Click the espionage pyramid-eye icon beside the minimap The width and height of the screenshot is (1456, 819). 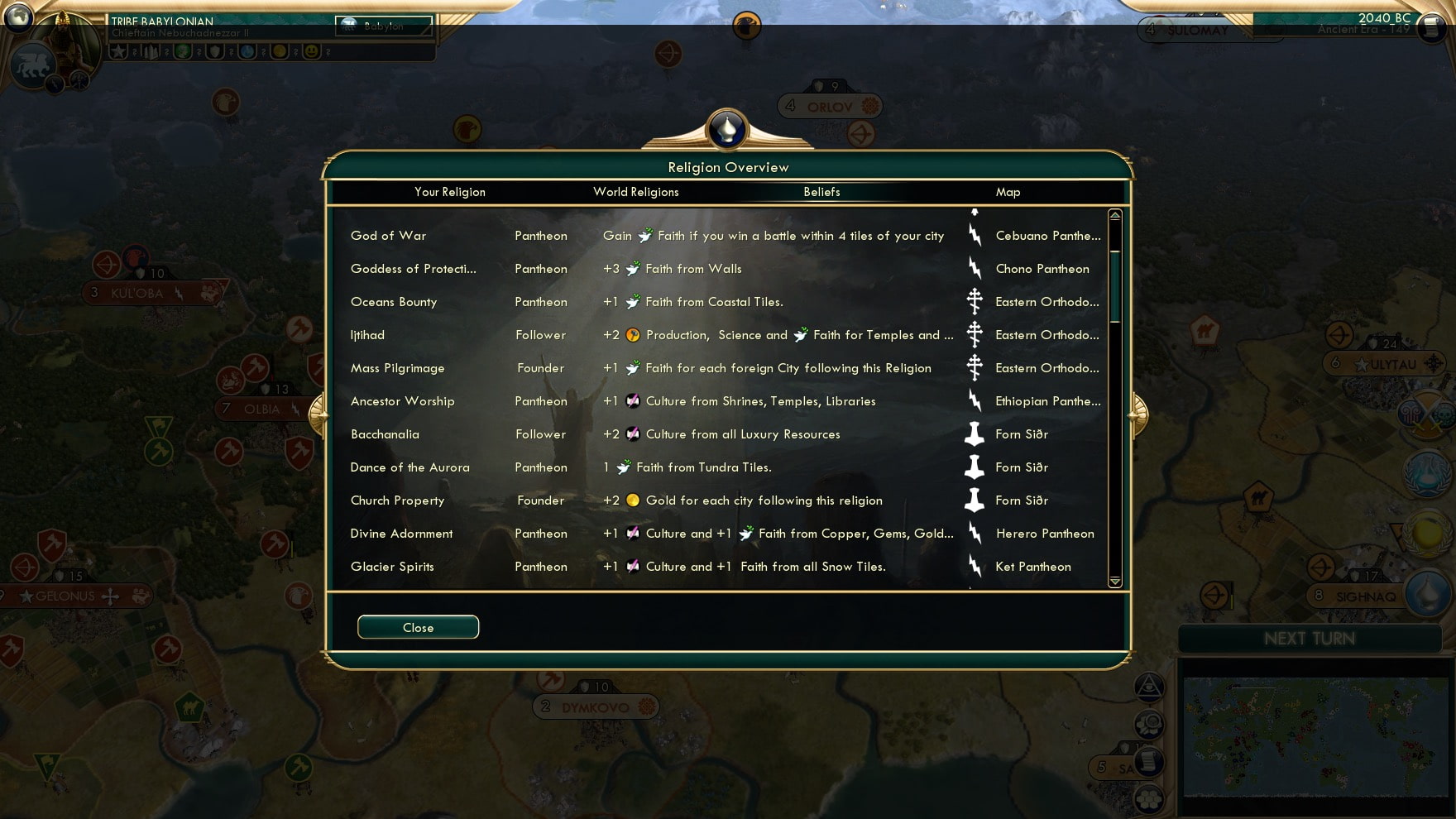[x=1150, y=687]
